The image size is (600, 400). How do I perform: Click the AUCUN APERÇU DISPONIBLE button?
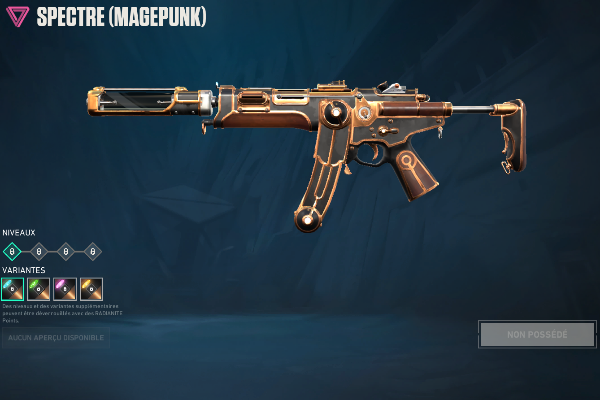[55, 339]
